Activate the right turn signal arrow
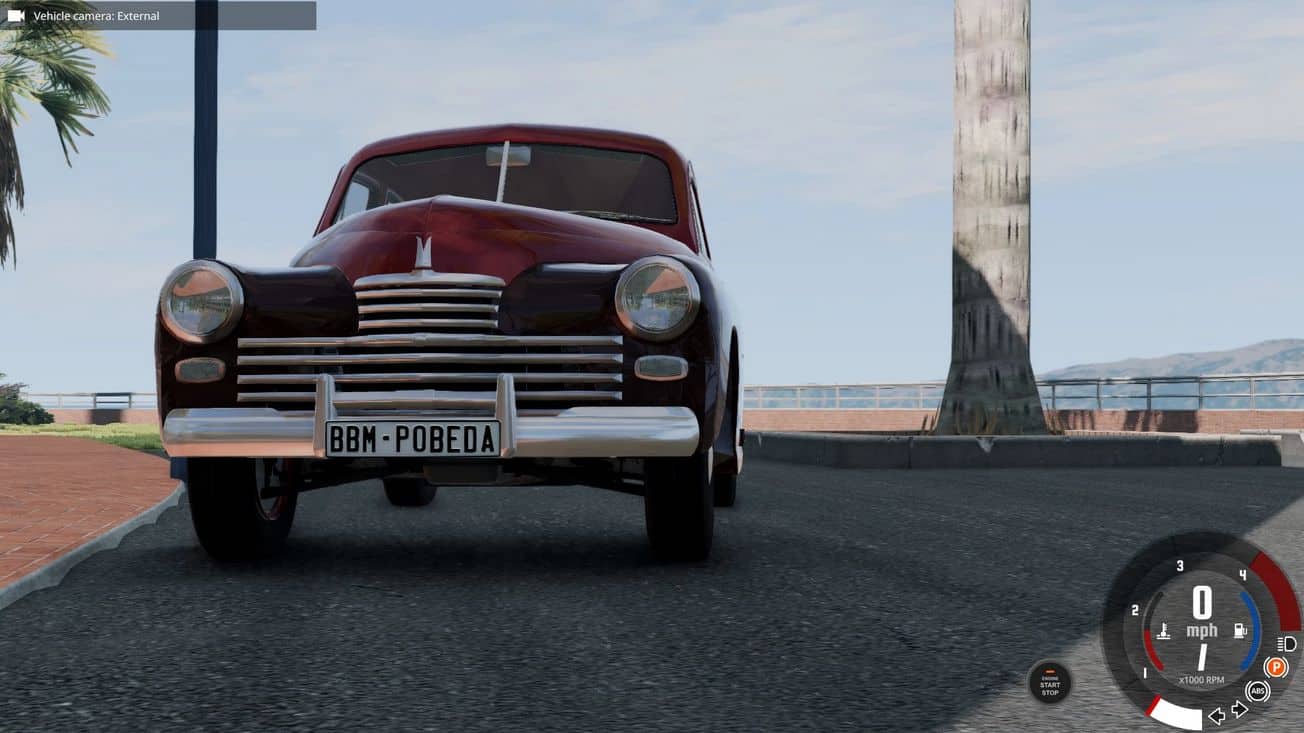The width and height of the screenshot is (1304, 733). click(1239, 710)
